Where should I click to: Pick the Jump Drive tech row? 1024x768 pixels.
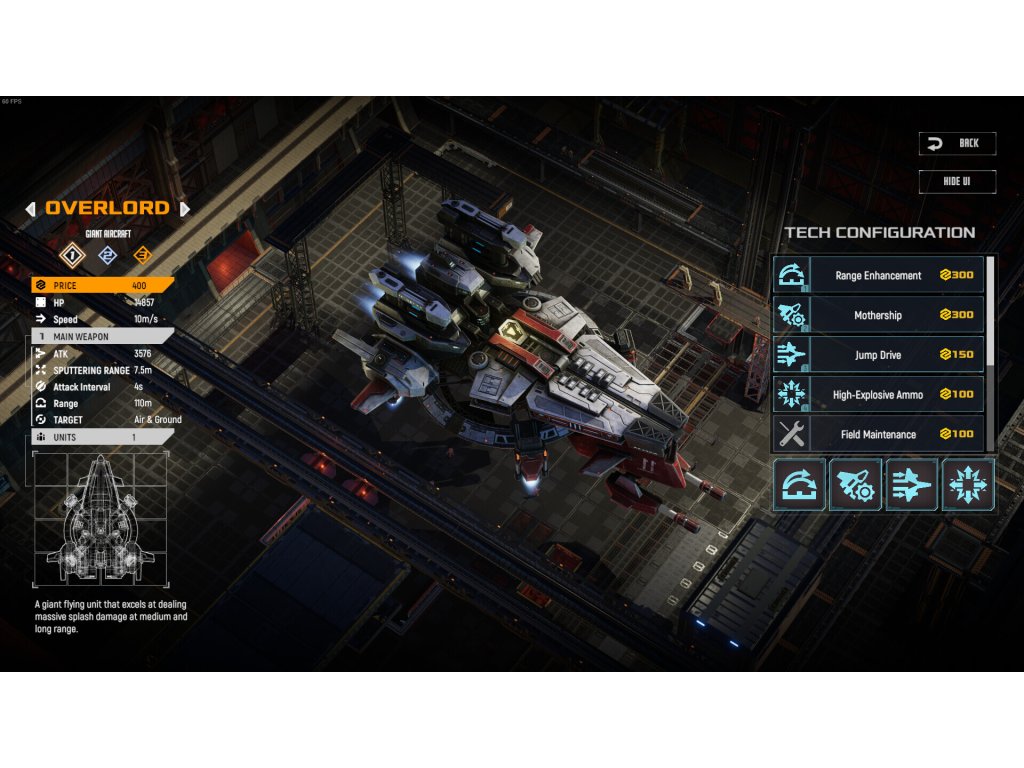pyautogui.click(x=878, y=354)
